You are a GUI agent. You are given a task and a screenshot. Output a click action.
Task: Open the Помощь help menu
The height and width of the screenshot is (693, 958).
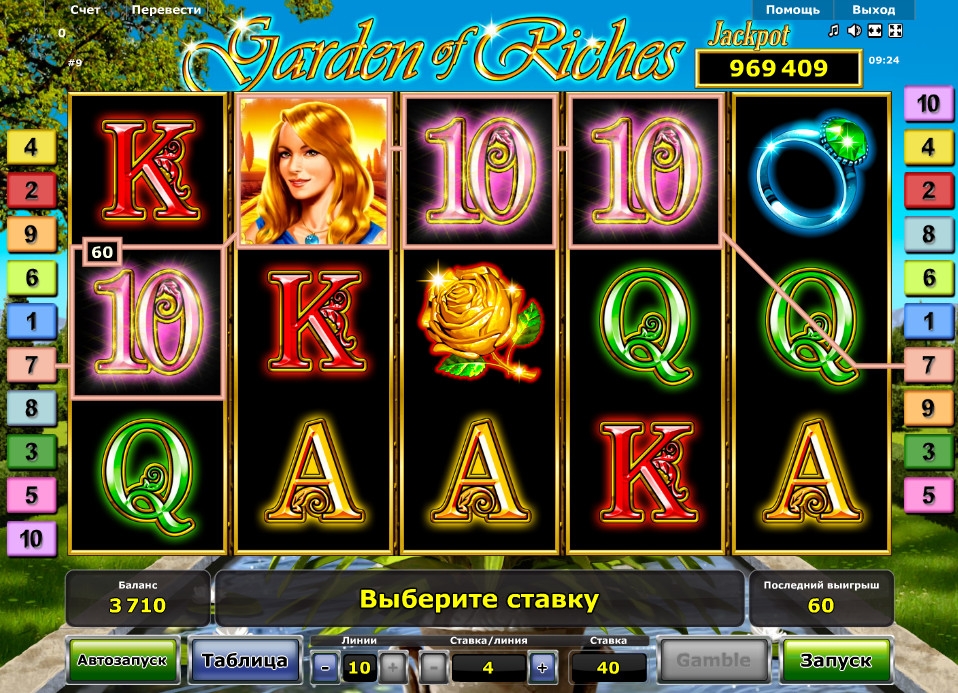792,10
